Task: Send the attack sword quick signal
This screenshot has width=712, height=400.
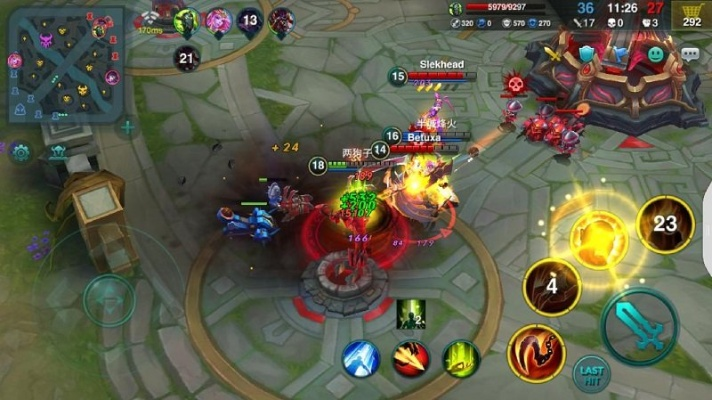Action: point(556,55)
